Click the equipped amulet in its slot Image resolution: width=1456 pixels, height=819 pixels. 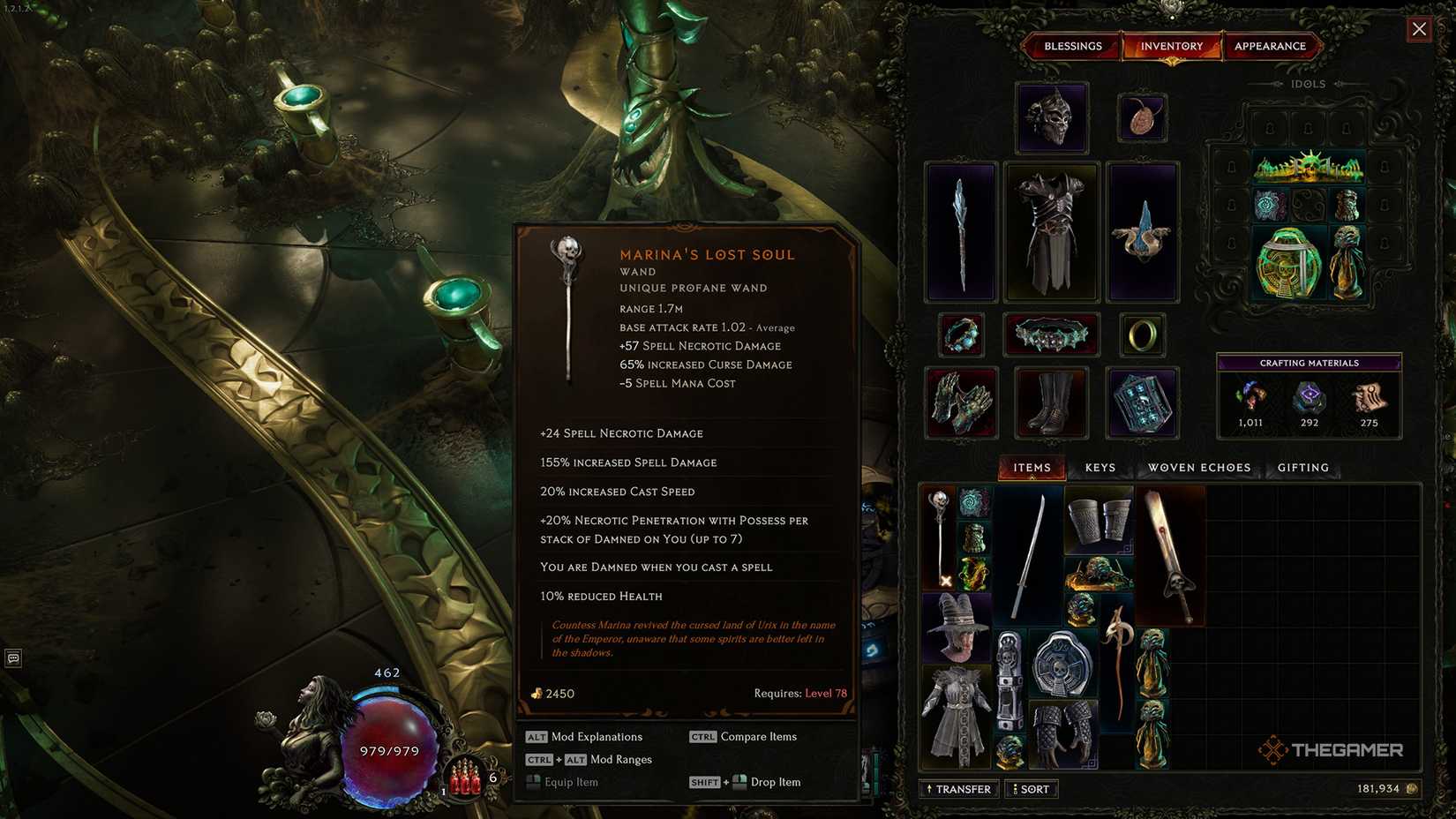[1143, 115]
